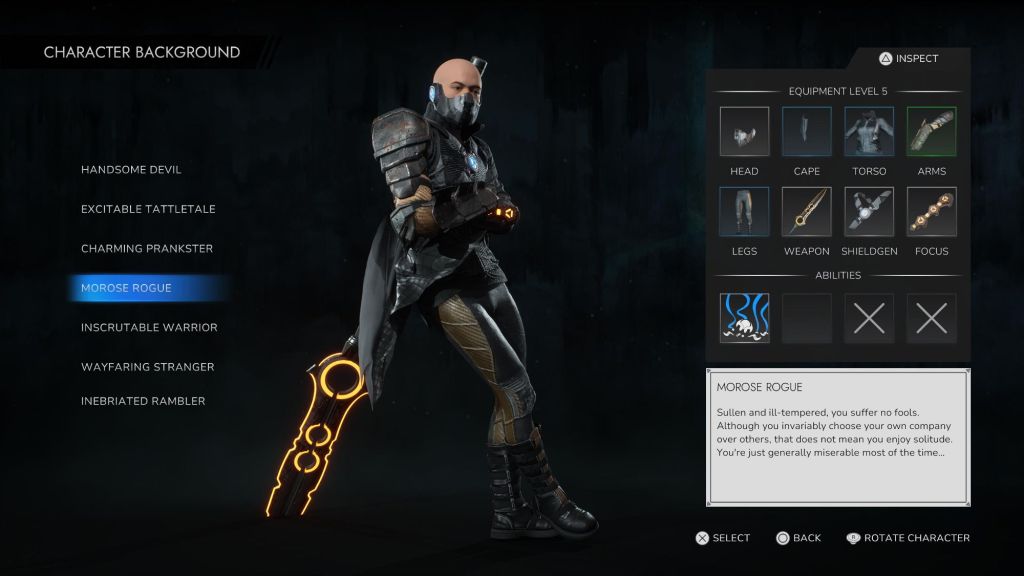The image size is (1024, 576).
Task: Open the Cape equipment slot
Action: click(807, 132)
